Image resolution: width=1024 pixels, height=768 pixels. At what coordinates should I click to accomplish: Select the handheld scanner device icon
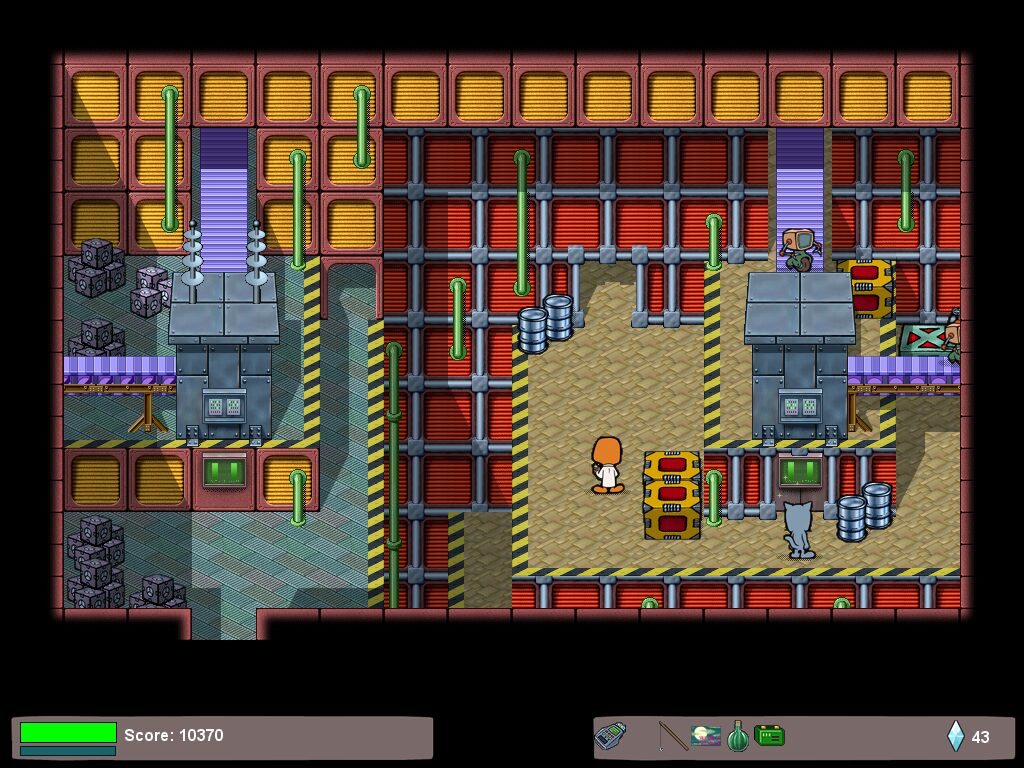tap(610, 737)
